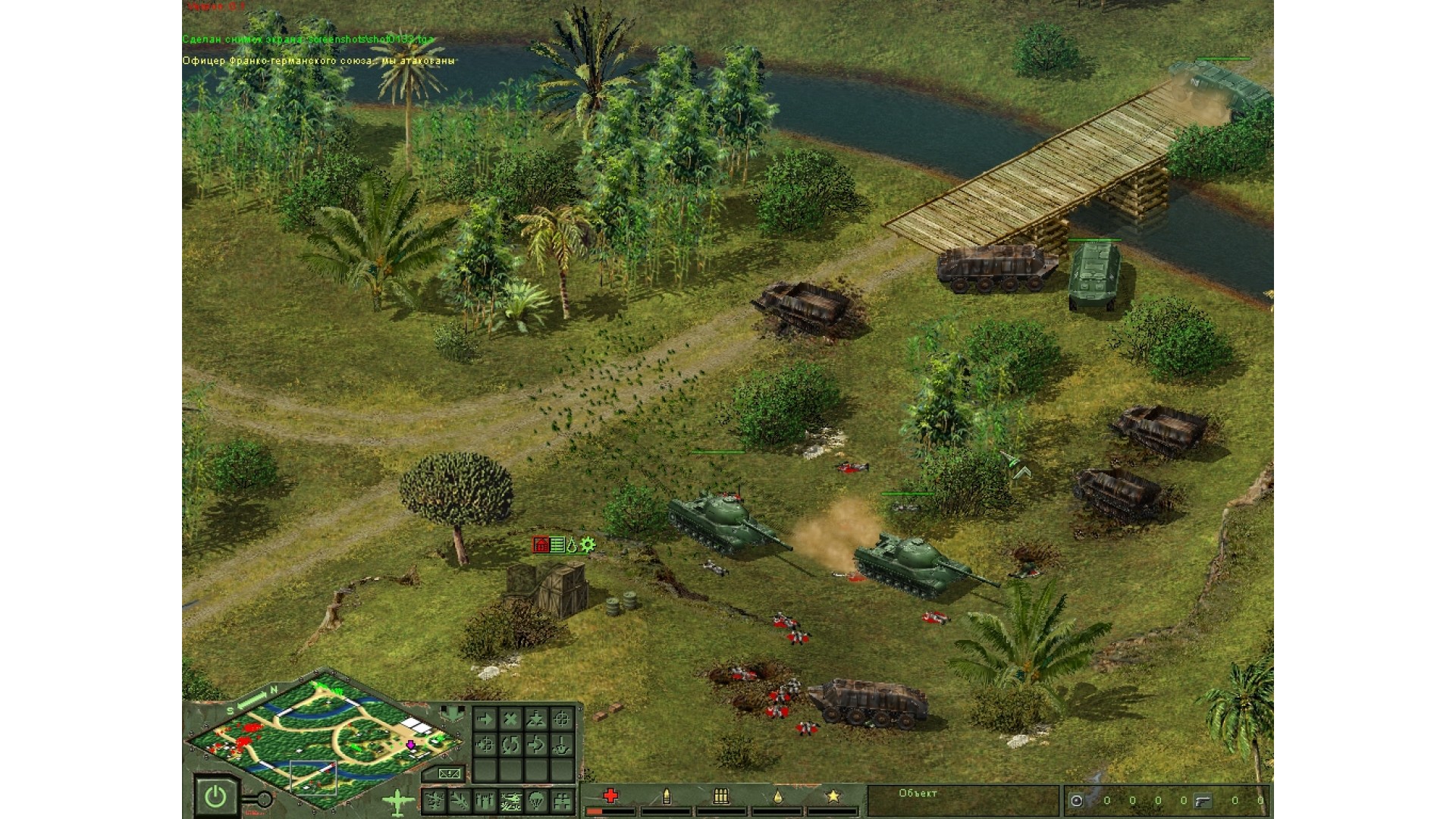Click the red cross health indicator
This screenshot has height=819, width=1456.
[x=610, y=795]
